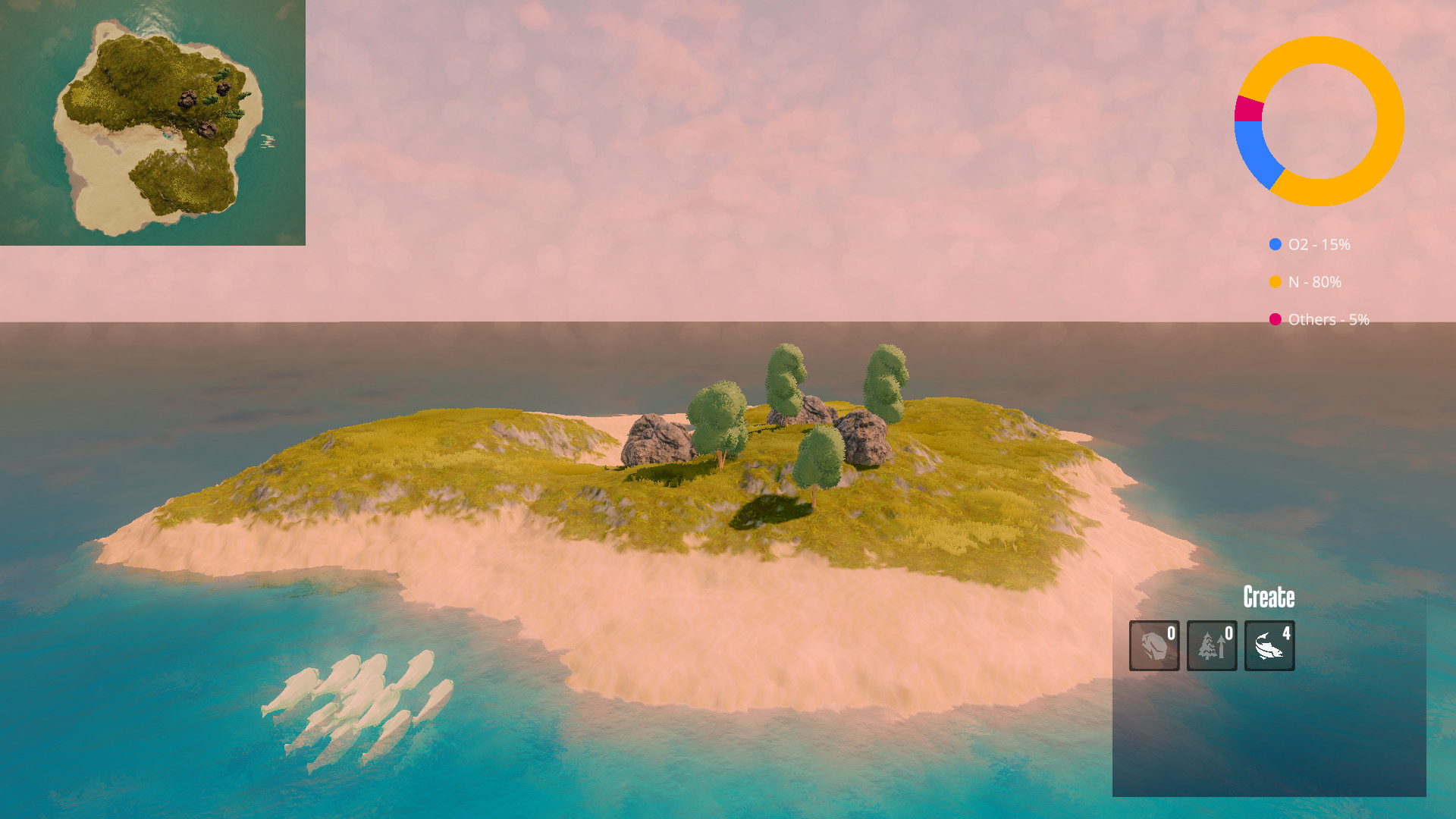
Task: Toggle the tree creation slot
Action: (x=1211, y=645)
